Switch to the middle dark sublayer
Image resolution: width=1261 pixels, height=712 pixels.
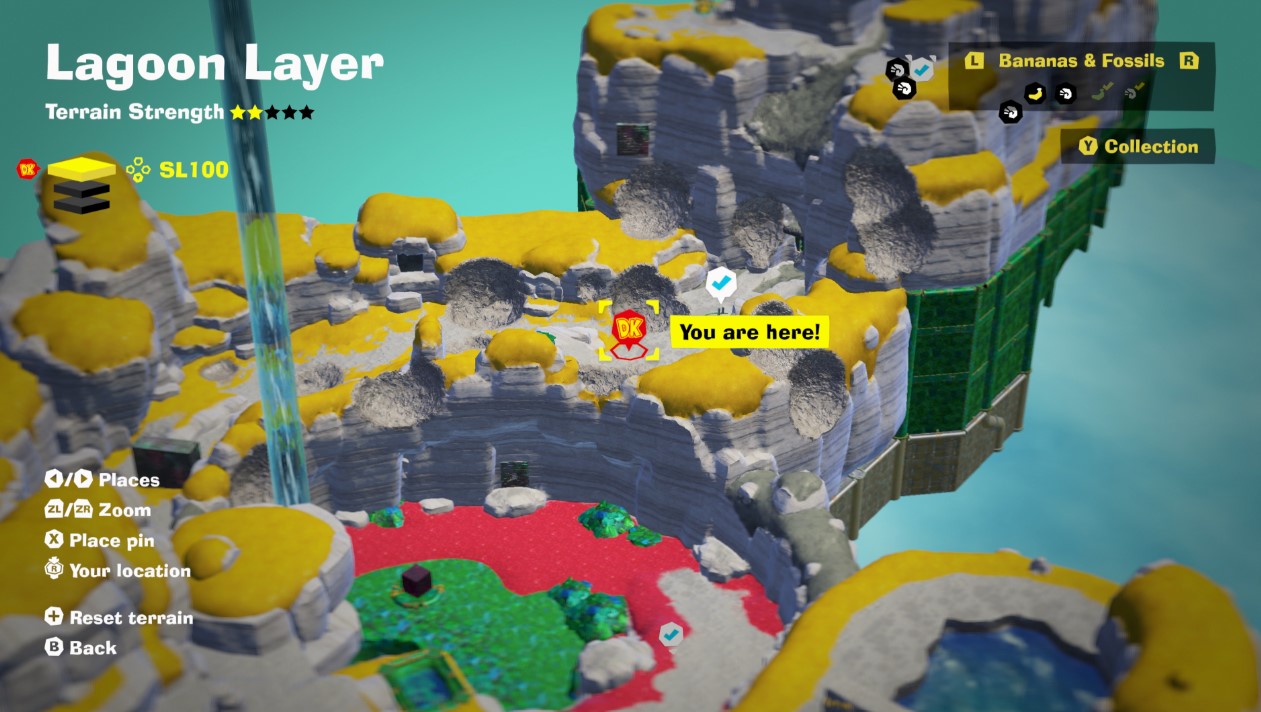[x=81, y=187]
